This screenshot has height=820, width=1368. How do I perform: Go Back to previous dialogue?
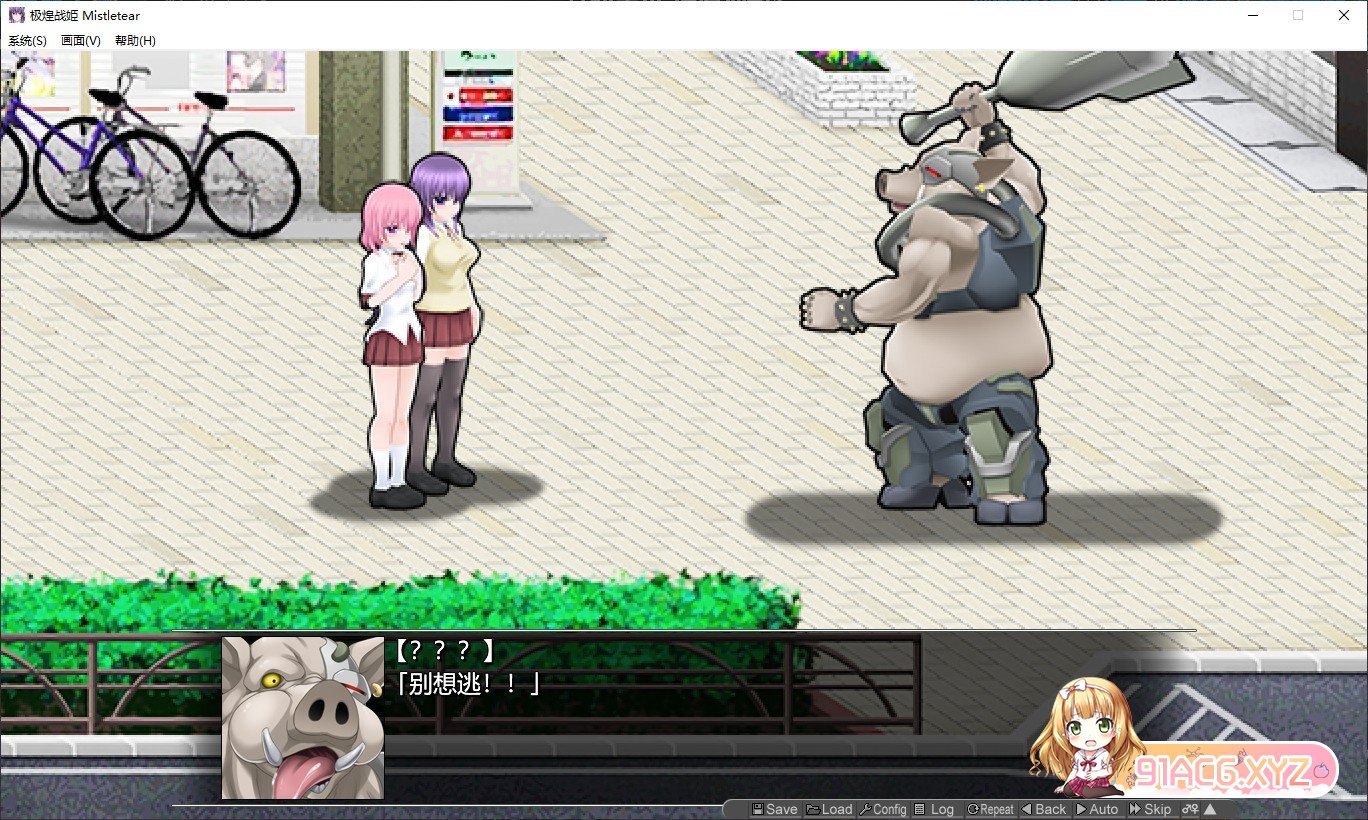pos(1043,809)
